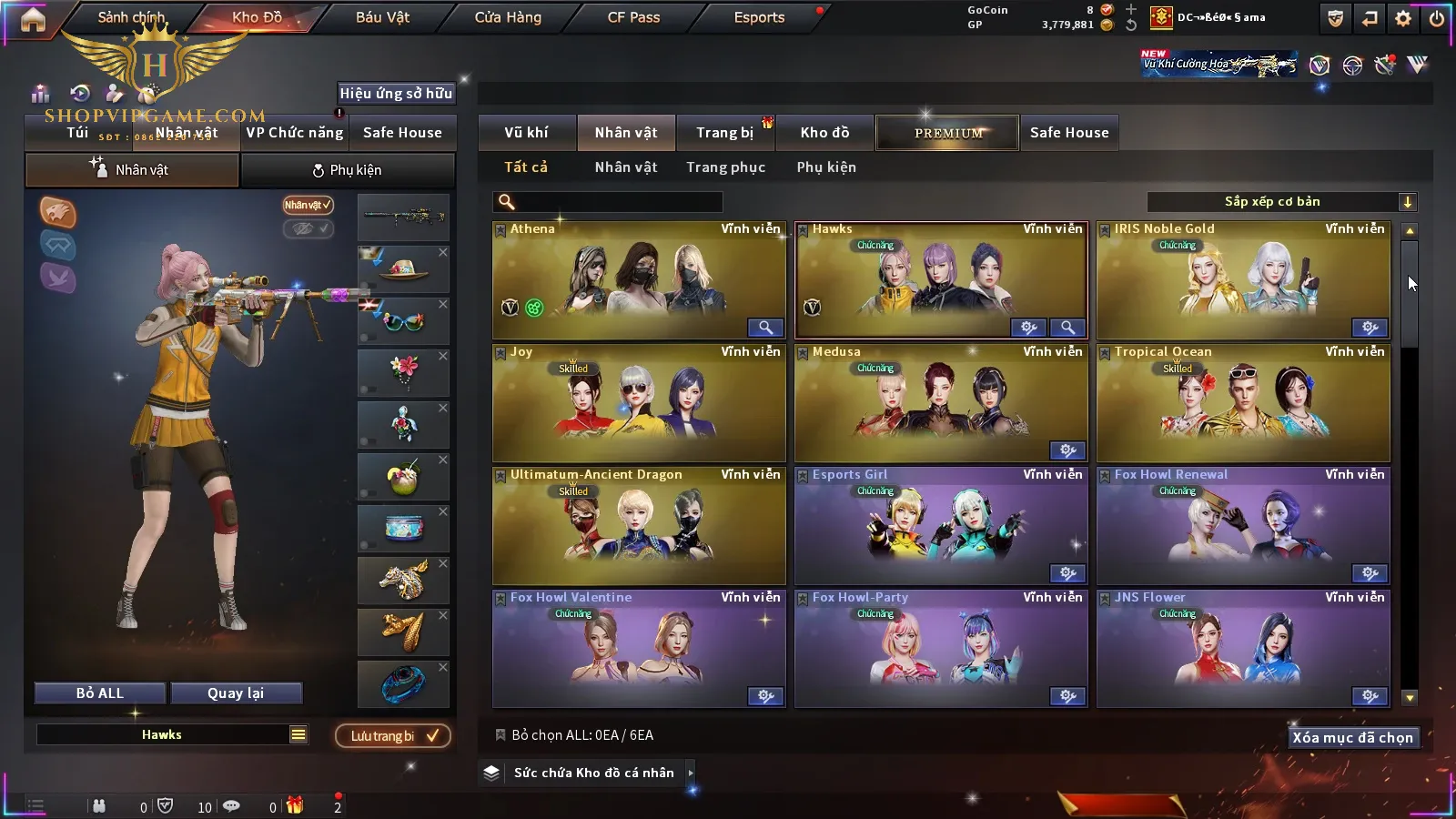
Task: Go to the CF Pass menu
Action: [633, 17]
